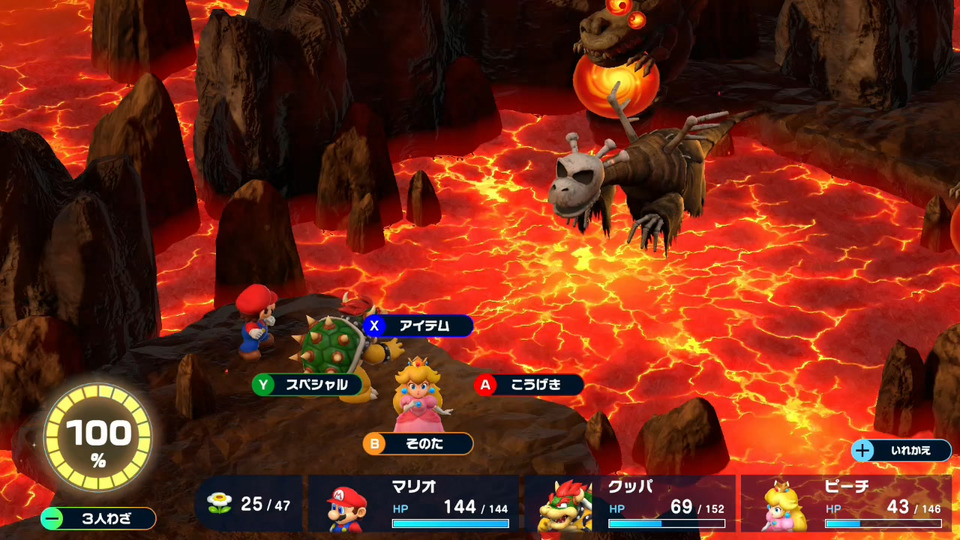Image resolution: width=960 pixels, height=540 pixels.
Task: Select ピーチ's party status panel
Action: [x=846, y=503]
